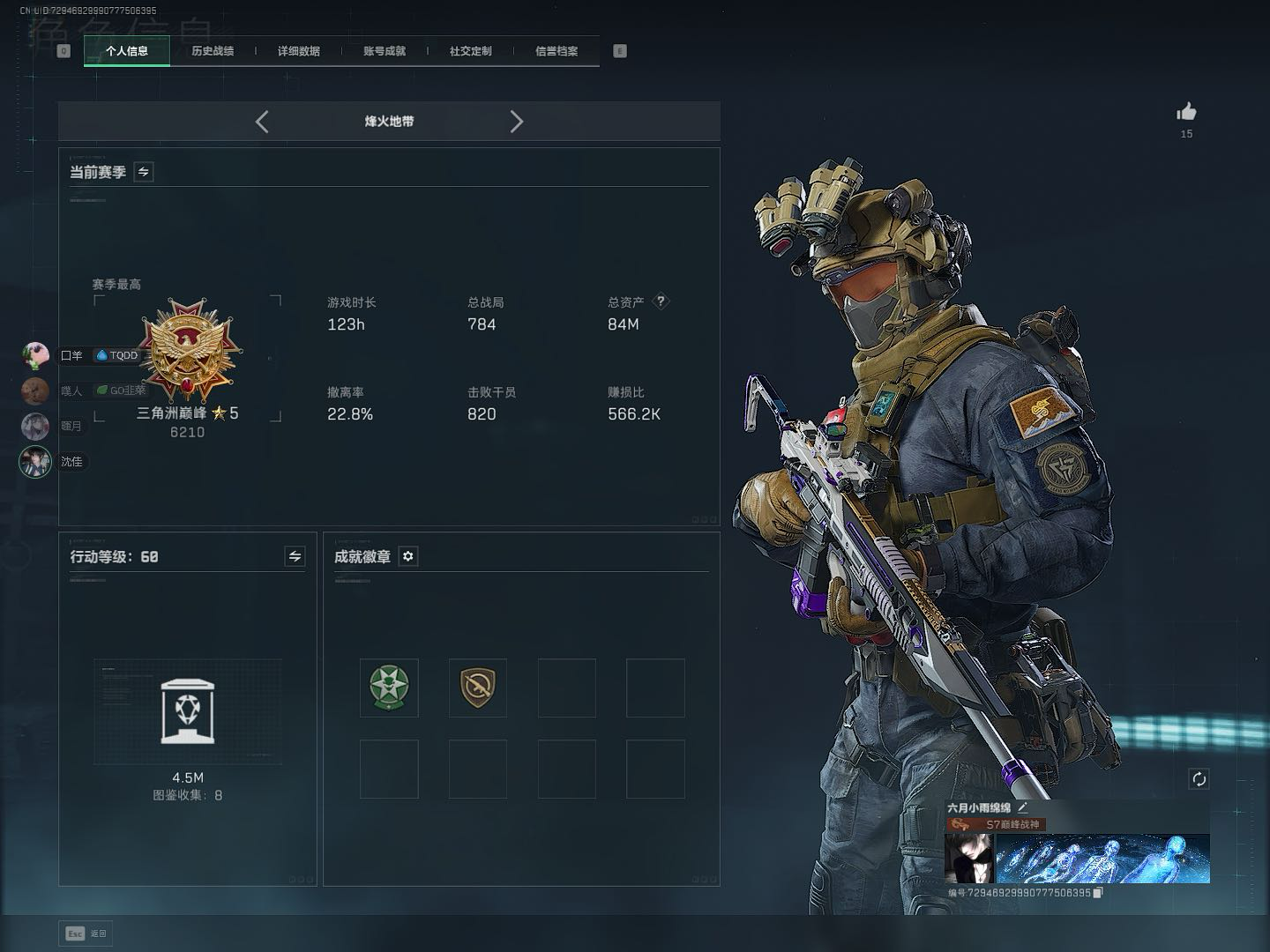1270x952 pixels.
Task: Open the 信誉档案 tab
Action: pyautogui.click(x=557, y=51)
